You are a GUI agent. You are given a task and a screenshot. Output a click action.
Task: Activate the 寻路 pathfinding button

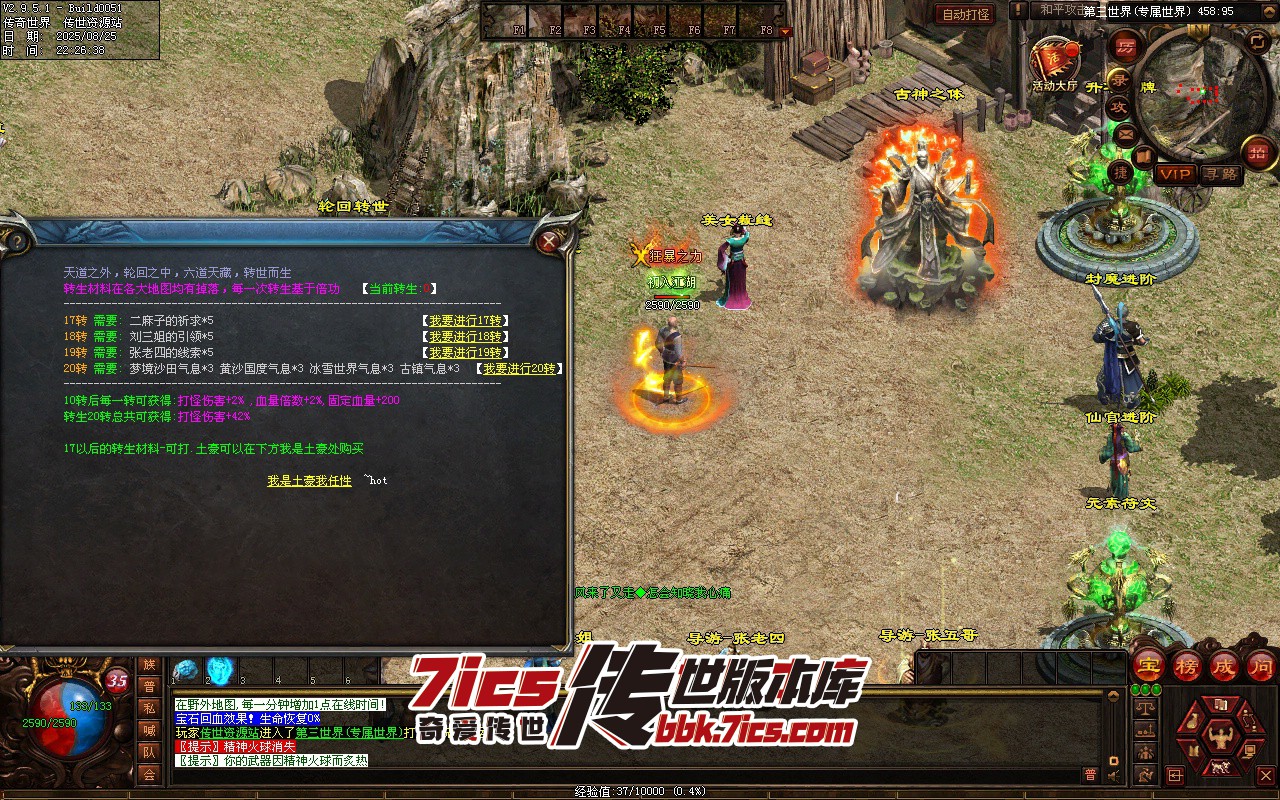tap(1219, 174)
